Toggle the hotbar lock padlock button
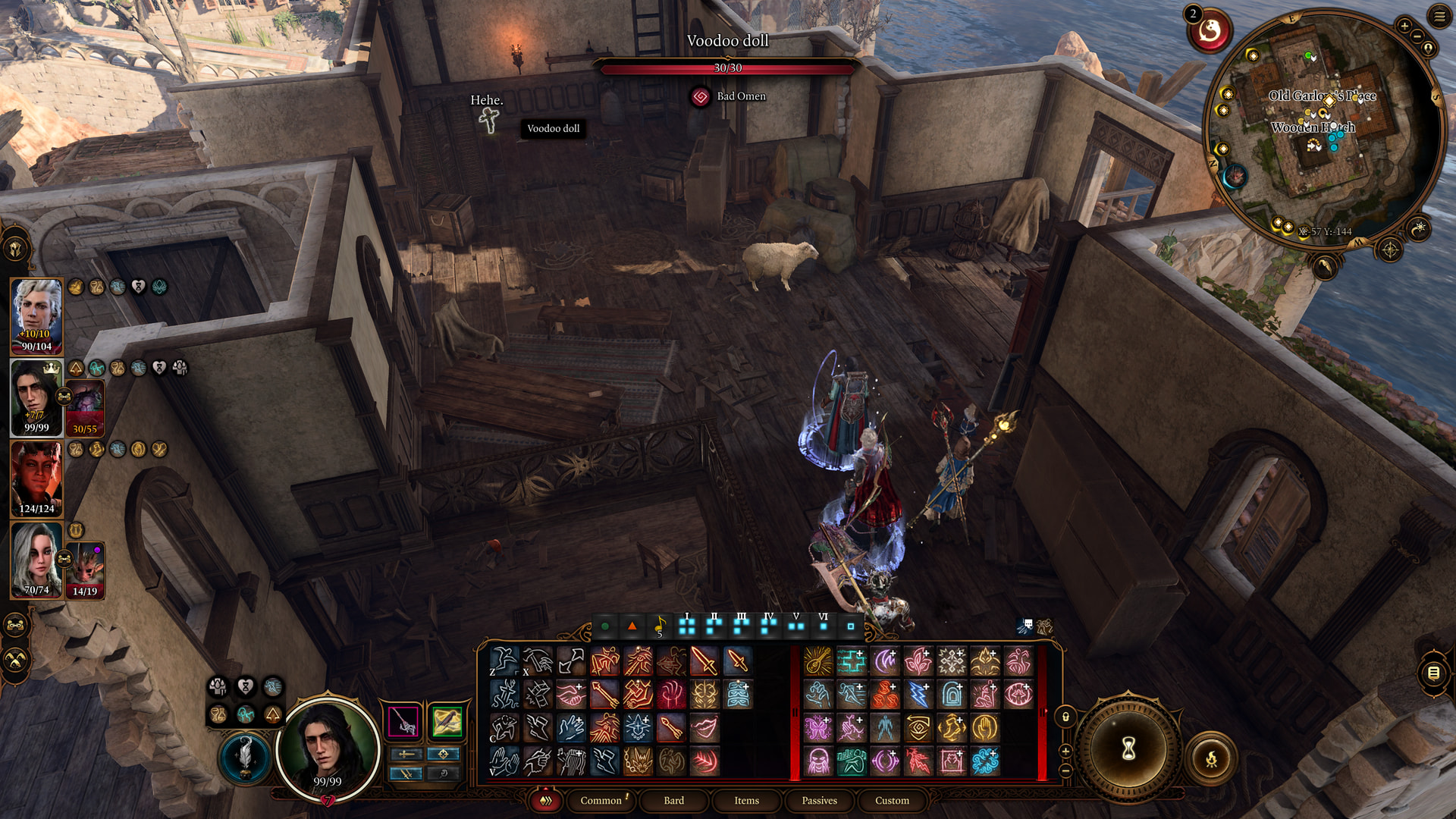 coord(1065,717)
